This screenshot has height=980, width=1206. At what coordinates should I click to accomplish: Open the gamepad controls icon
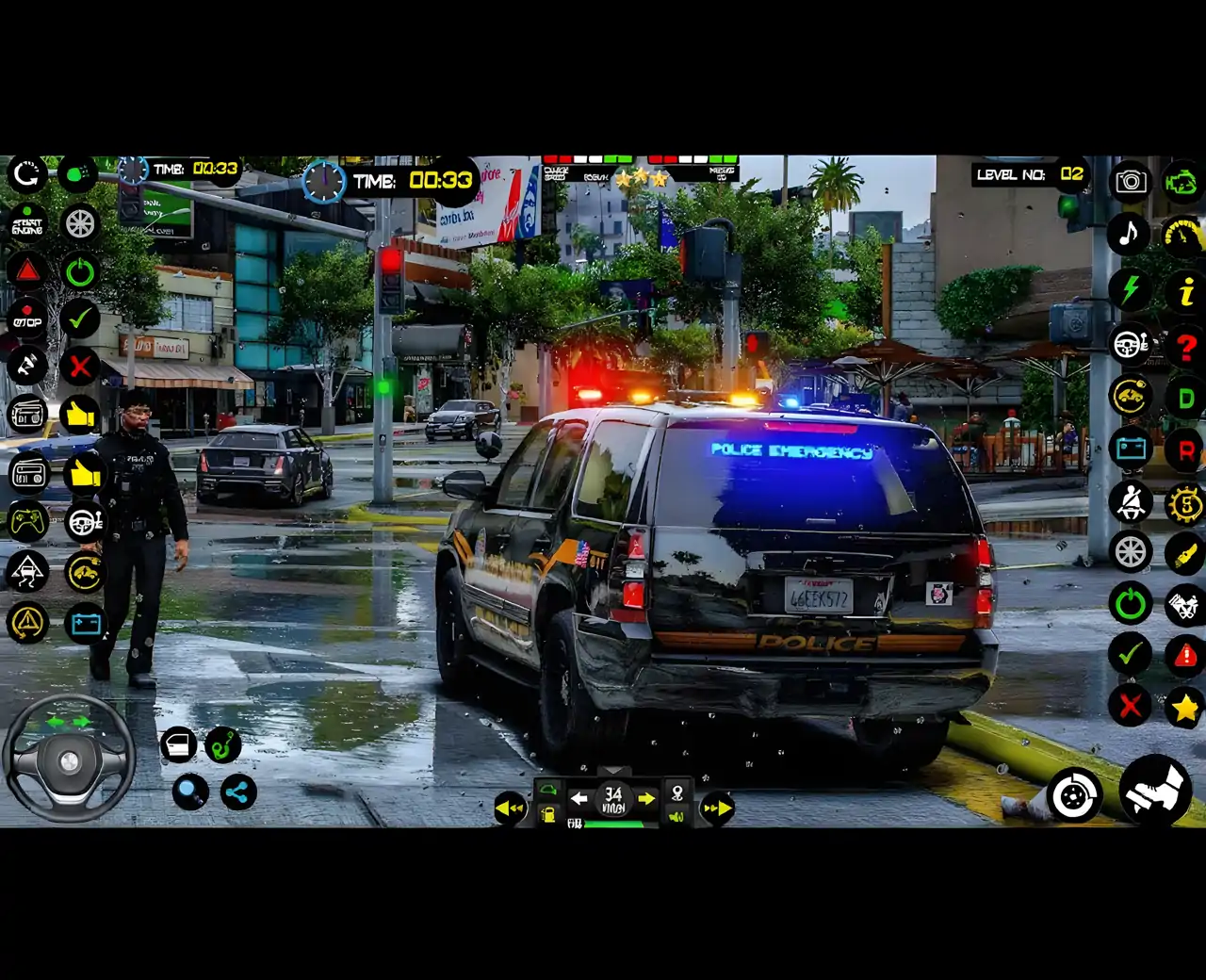click(26, 522)
